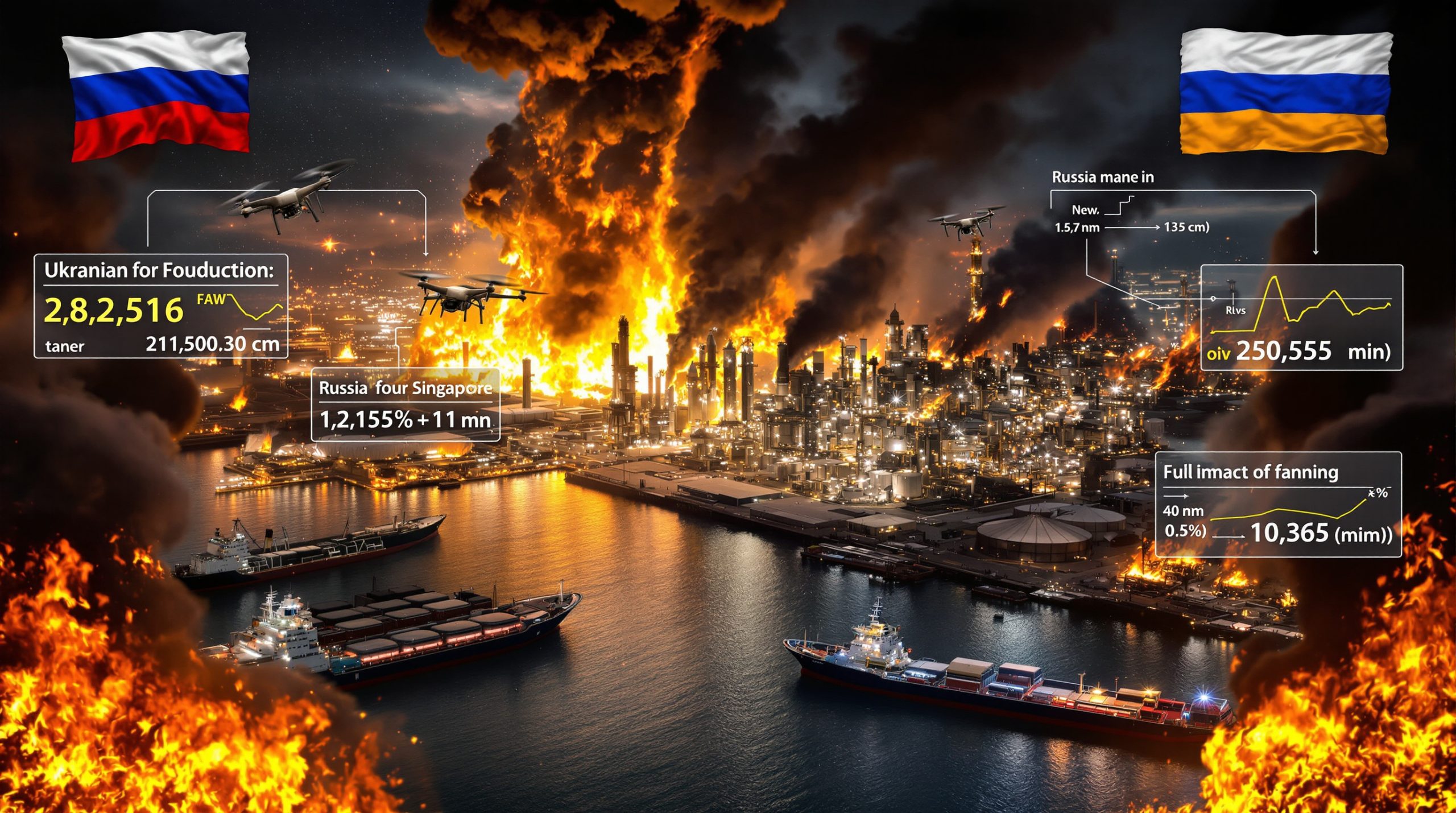
Task: Choose the white-blue-yellow flag
Action: (1285, 92)
